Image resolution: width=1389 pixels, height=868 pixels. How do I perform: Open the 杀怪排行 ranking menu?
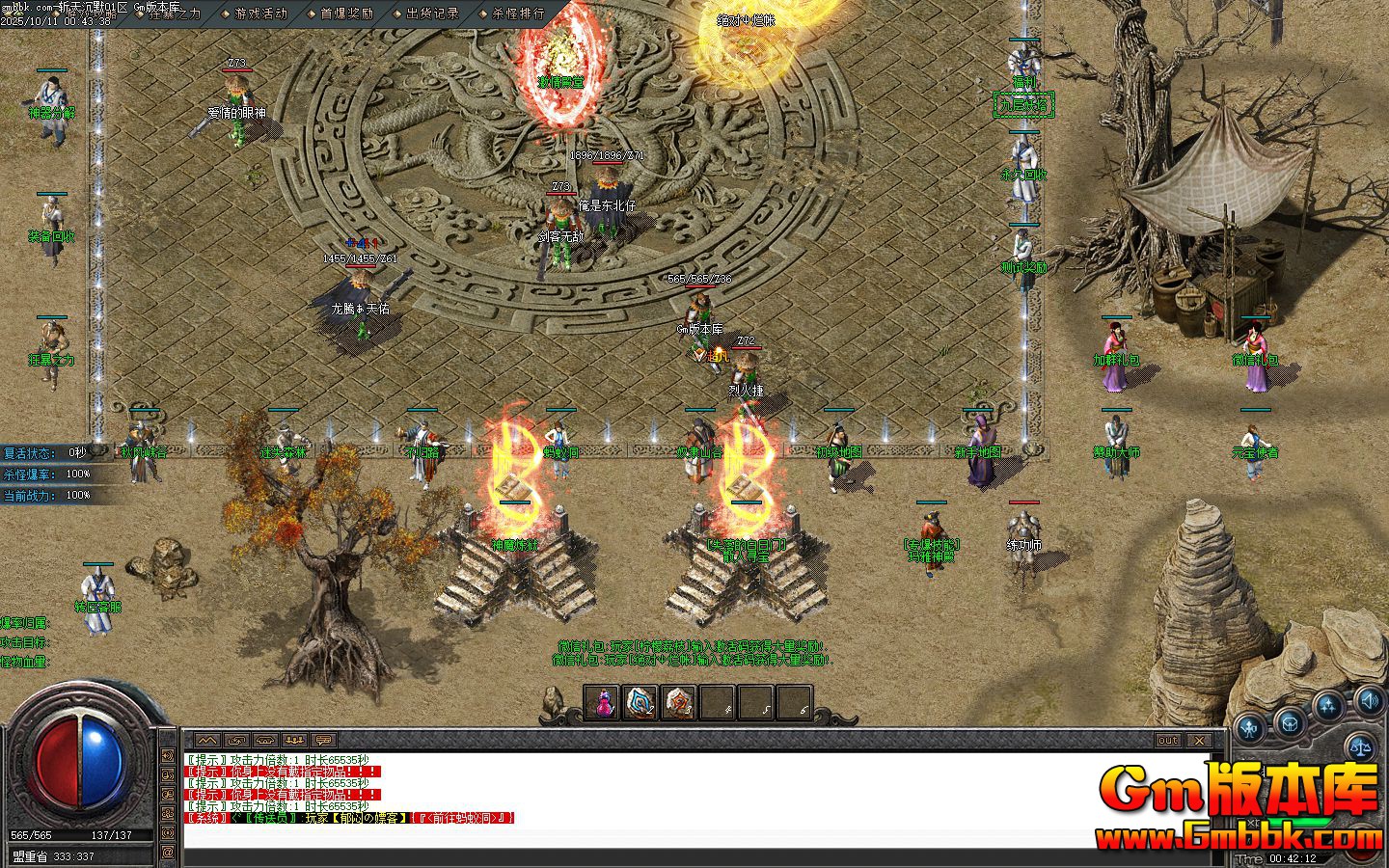point(518,14)
